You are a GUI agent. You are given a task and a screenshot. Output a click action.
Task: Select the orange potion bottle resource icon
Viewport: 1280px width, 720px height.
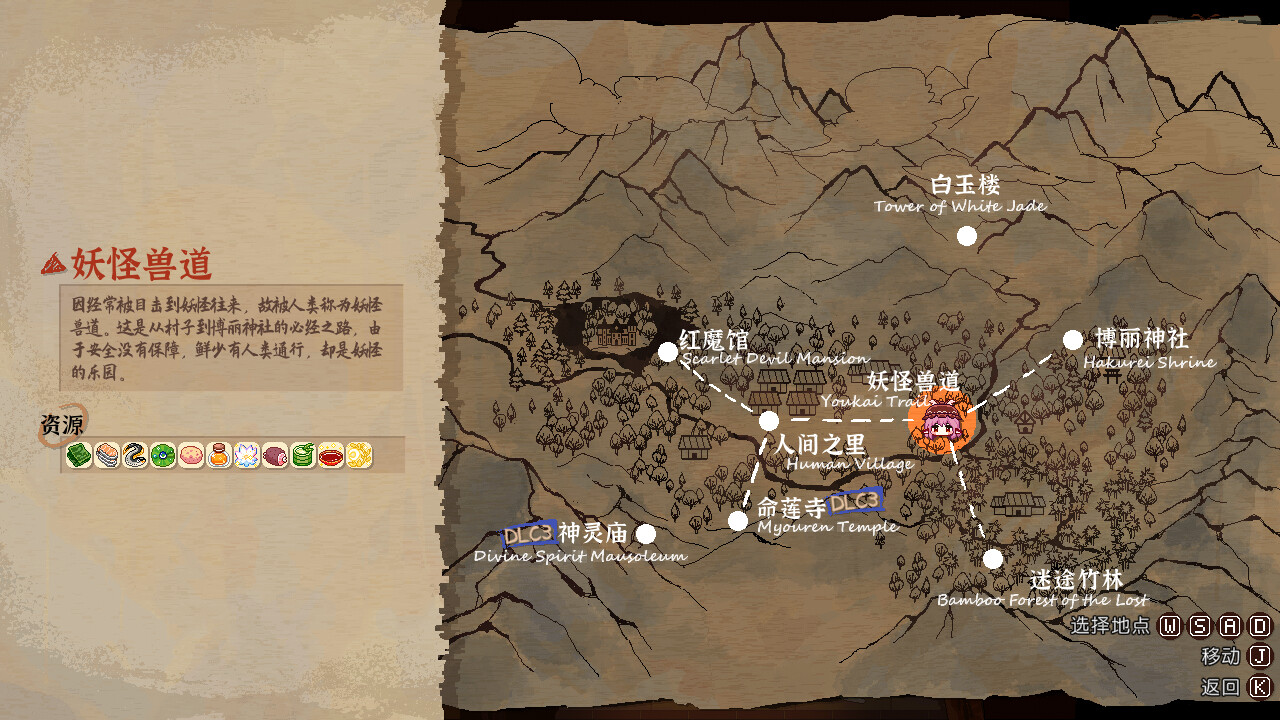[x=219, y=458]
